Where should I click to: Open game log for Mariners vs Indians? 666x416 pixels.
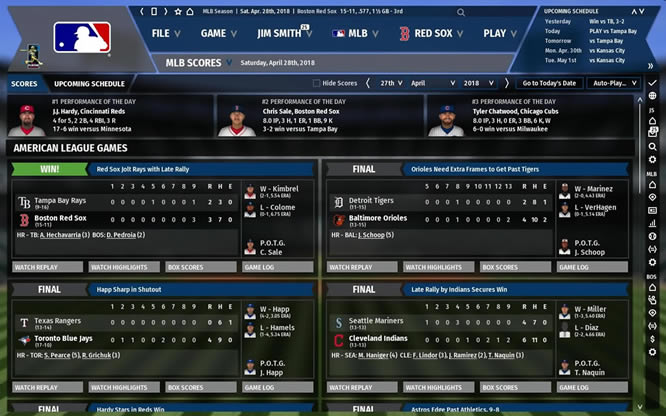[x=594, y=387]
